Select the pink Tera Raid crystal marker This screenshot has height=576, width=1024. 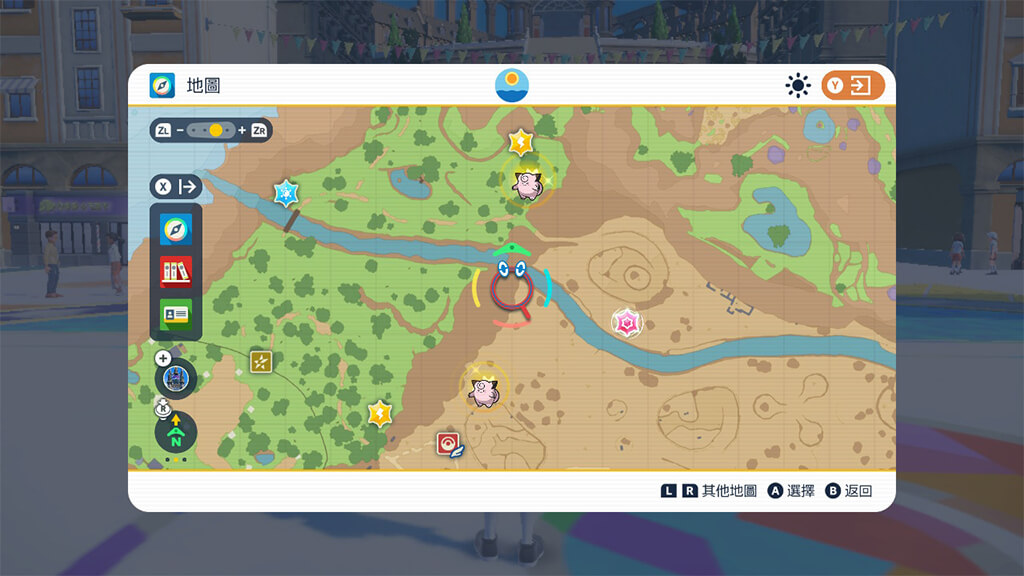coord(627,322)
